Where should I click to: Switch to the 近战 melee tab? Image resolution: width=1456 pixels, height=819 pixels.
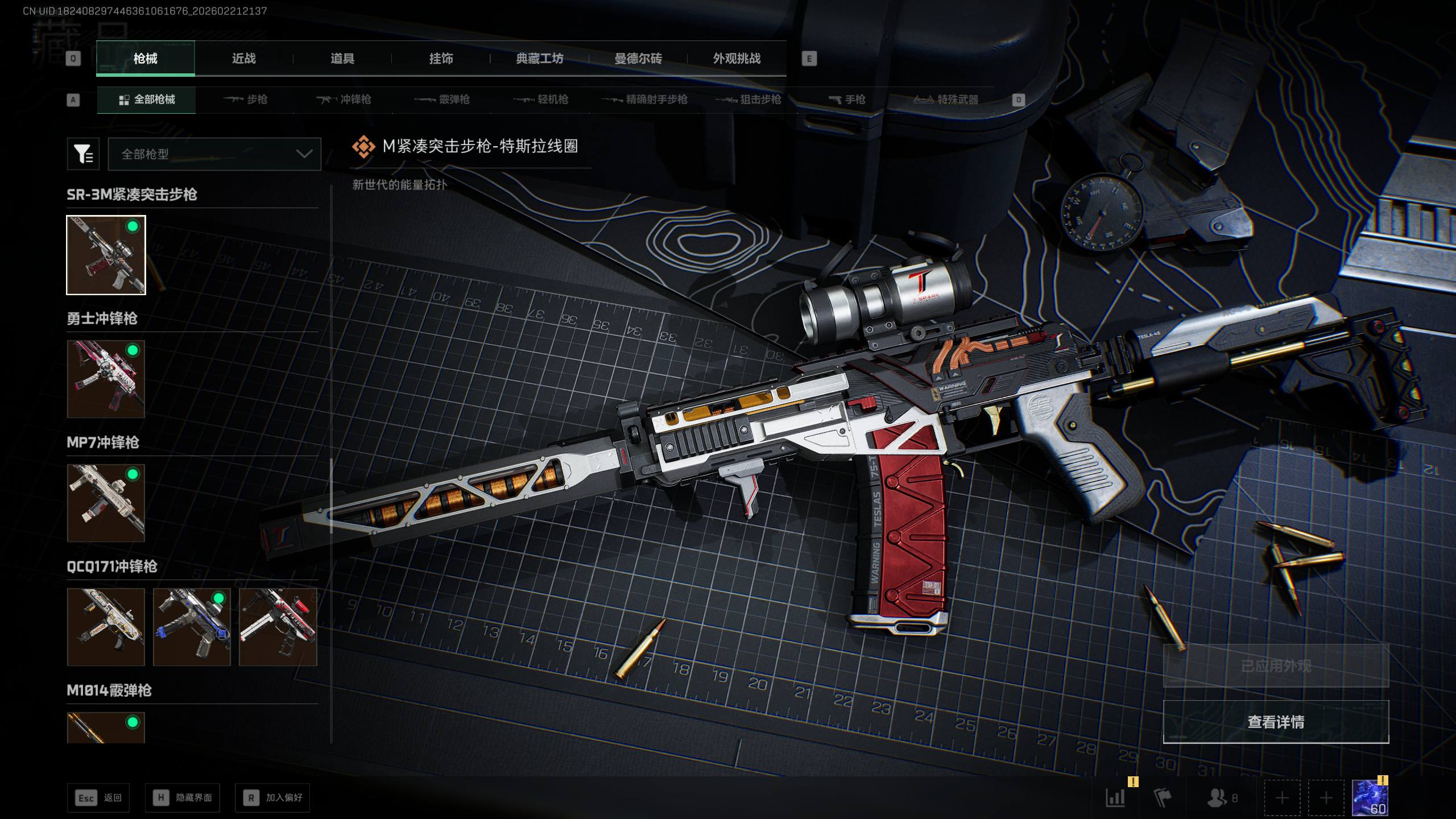[x=243, y=59]
